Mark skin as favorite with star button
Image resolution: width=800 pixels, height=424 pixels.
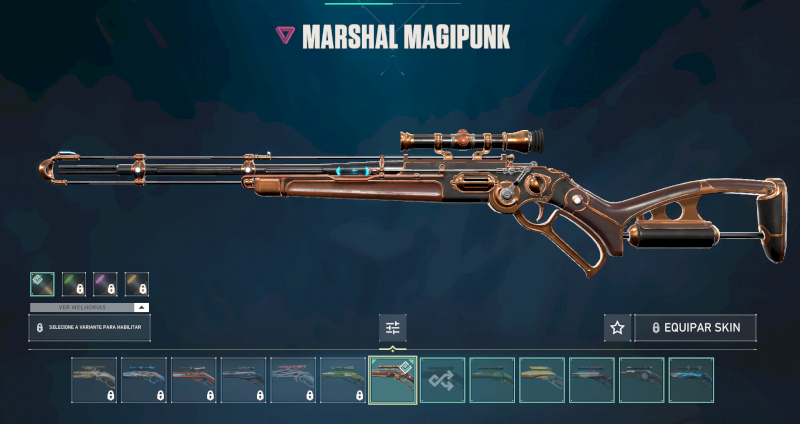tap(617, 328)
